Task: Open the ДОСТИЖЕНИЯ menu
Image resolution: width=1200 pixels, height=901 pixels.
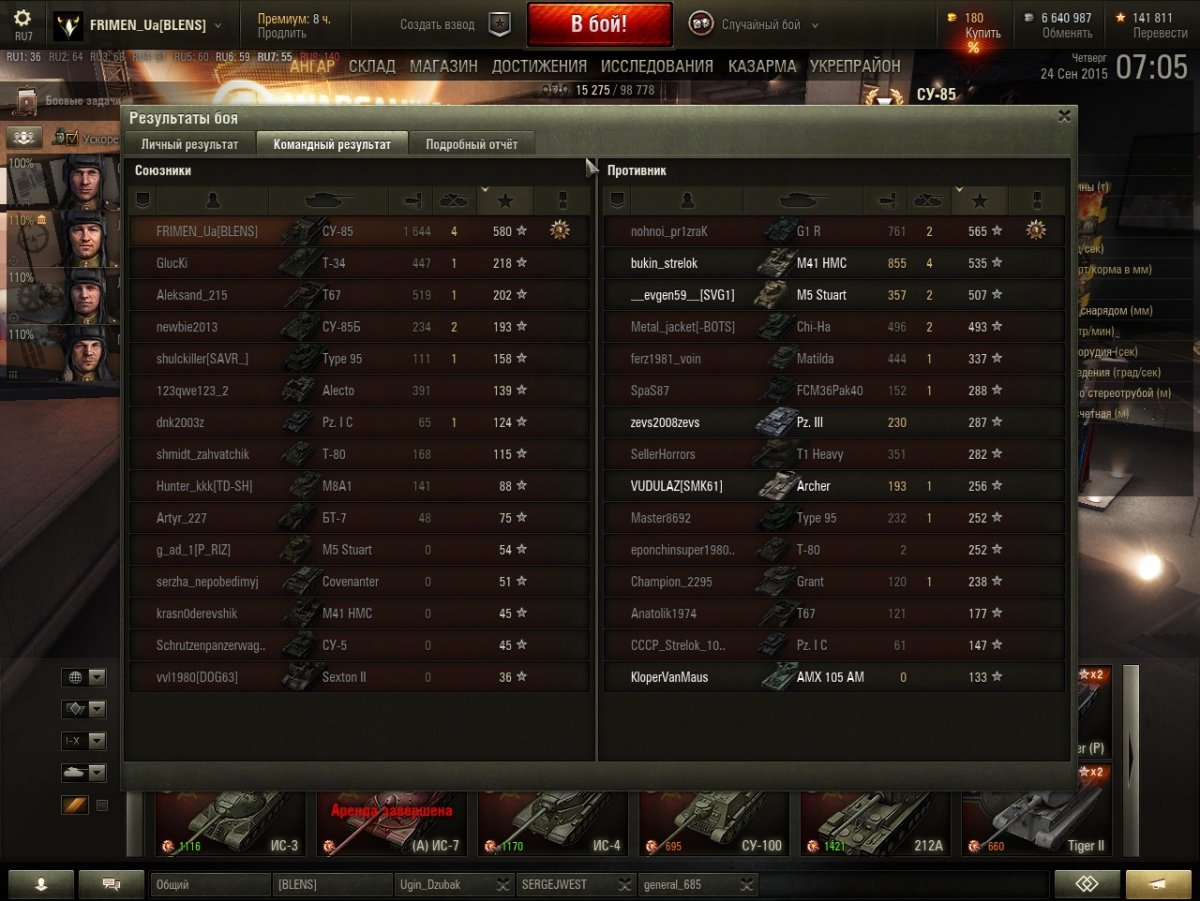Action: (x=539, y=66)
